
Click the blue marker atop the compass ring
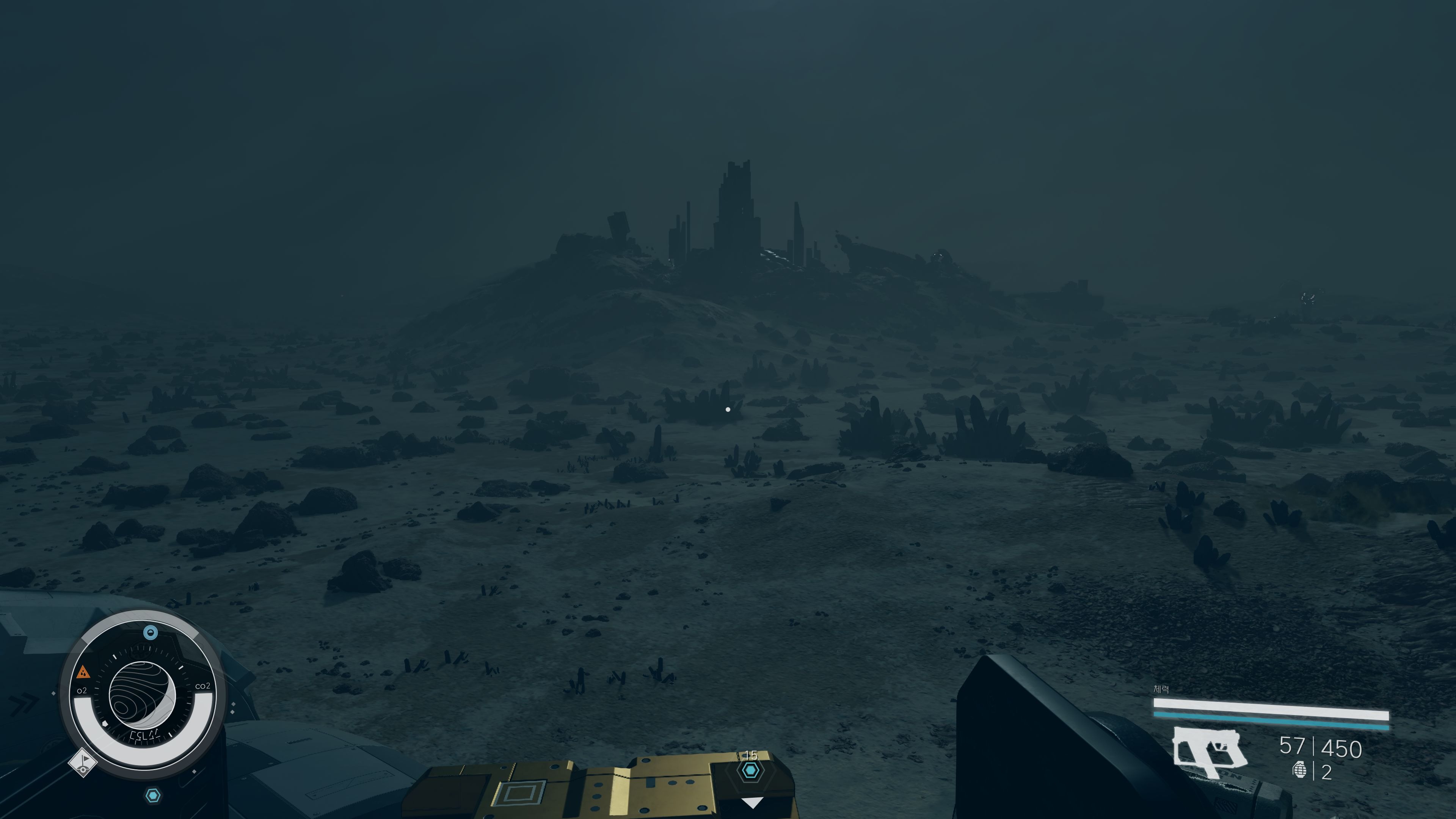[151, 632]
